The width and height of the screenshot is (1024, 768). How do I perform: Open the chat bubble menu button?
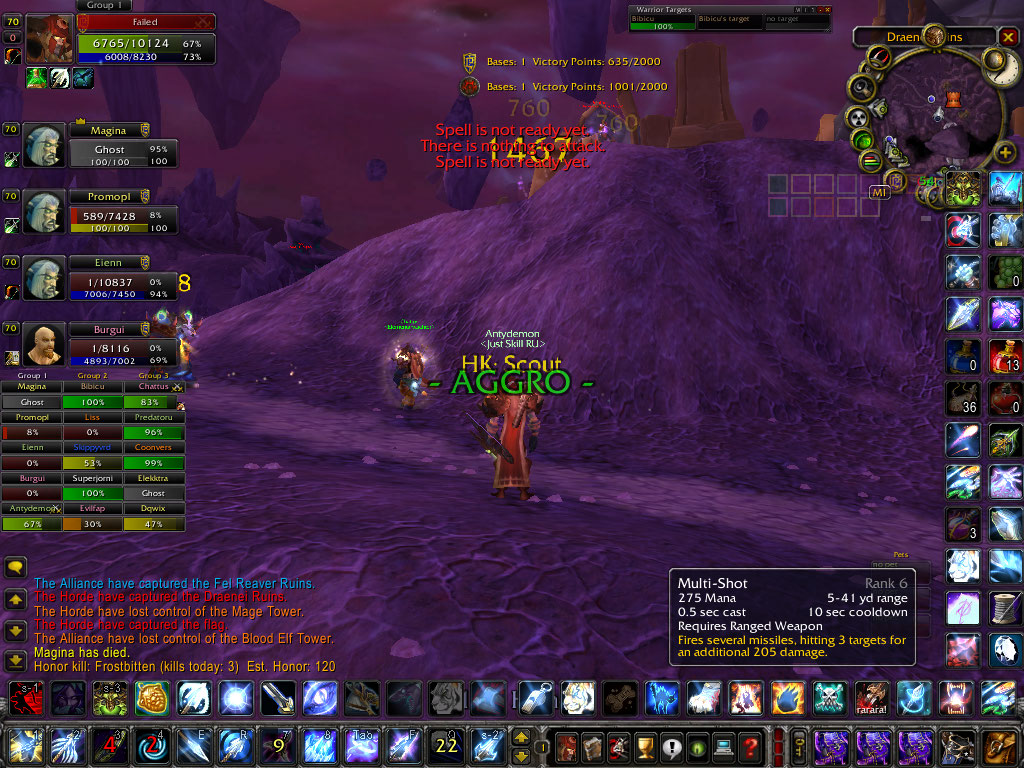15,567
